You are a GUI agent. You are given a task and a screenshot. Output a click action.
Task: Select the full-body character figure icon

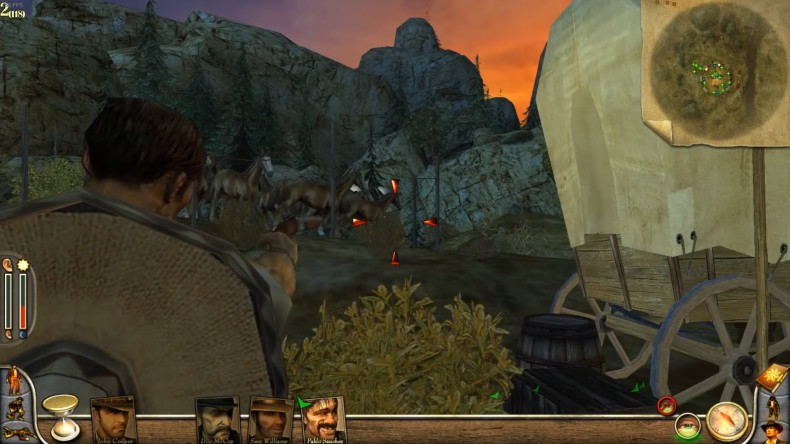pos(772,408)
